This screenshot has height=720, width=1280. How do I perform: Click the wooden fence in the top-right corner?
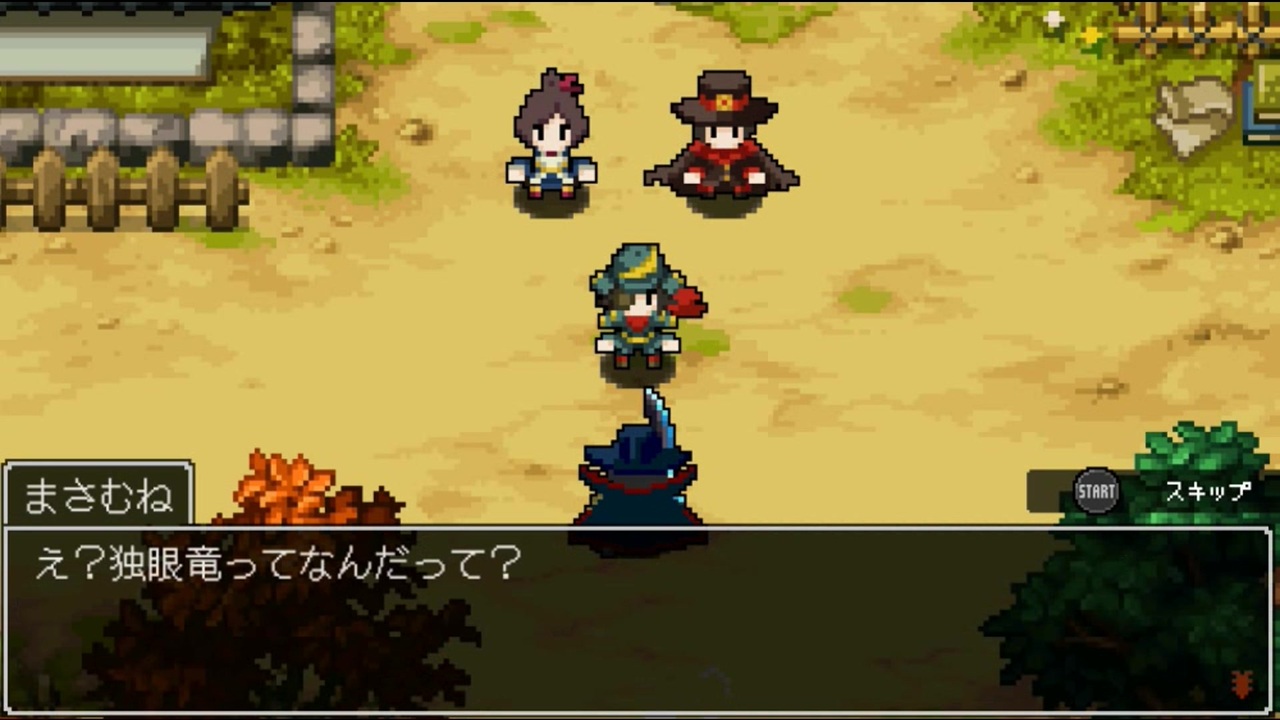pyautogui.click(x=1200, y=30)
